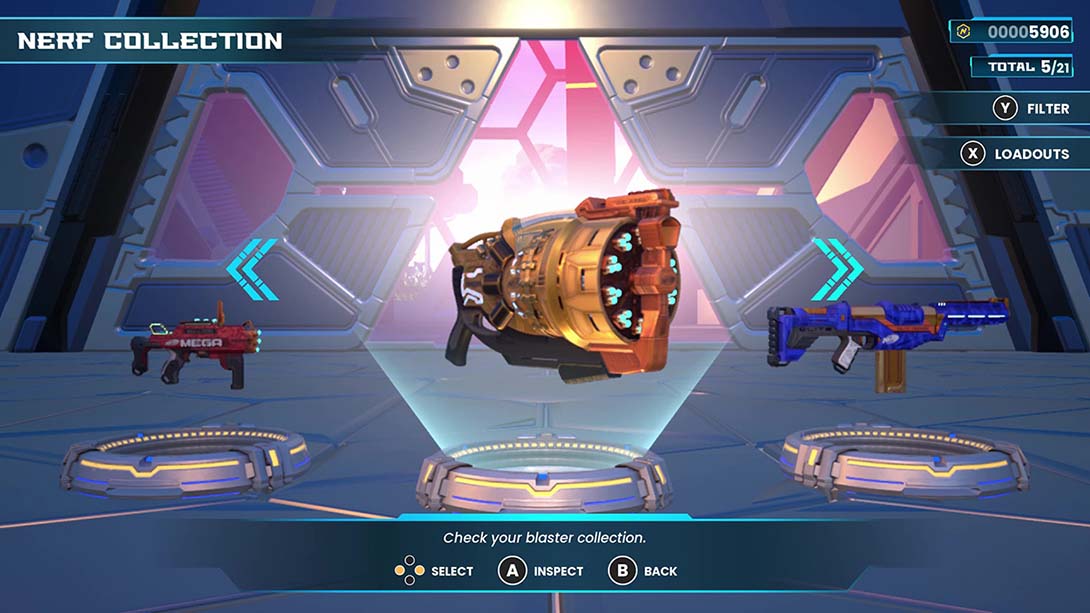
Task: Open the Loadouts menu
Action: click(x=1015, y=154)
